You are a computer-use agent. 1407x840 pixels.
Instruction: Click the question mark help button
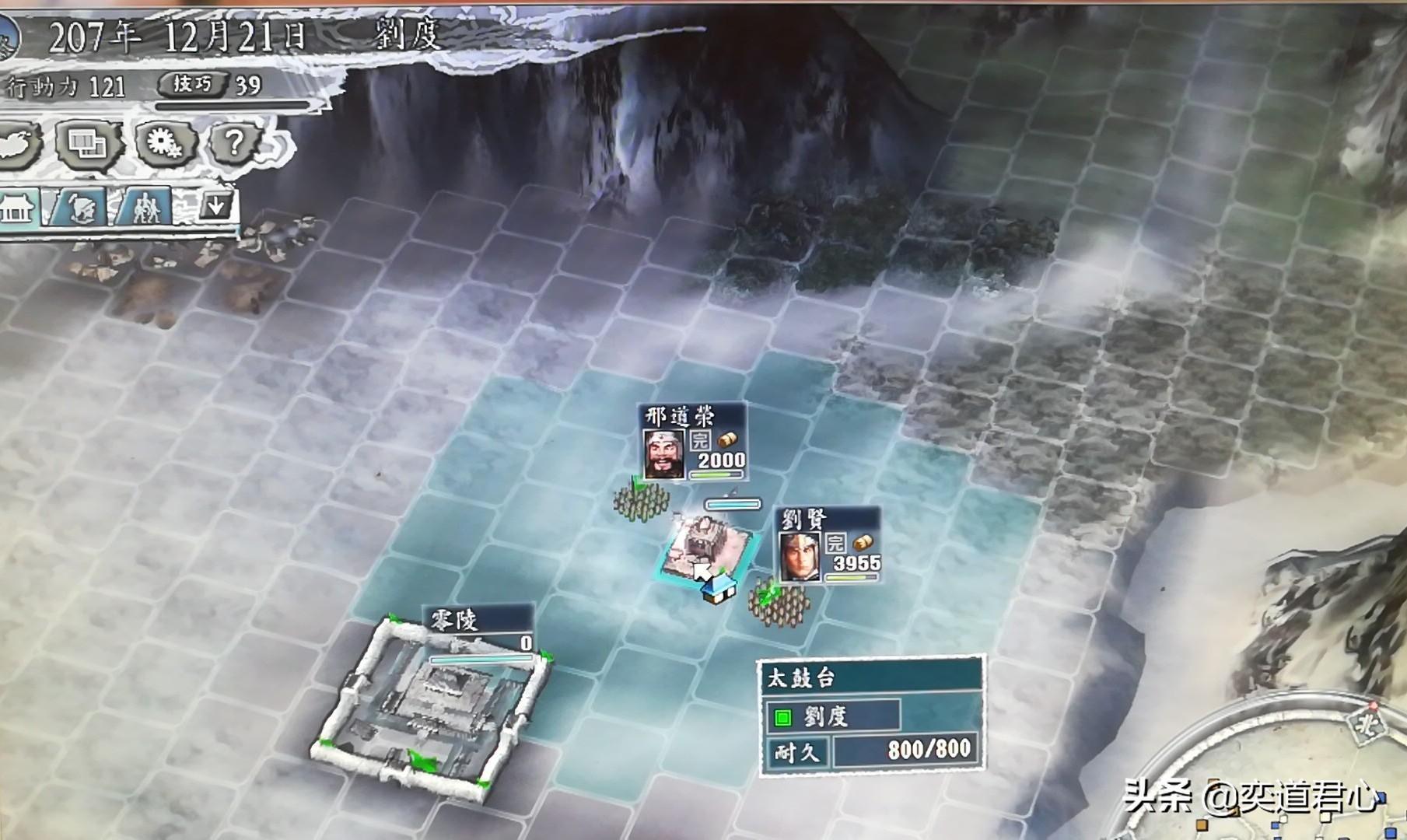coord(235,143)
